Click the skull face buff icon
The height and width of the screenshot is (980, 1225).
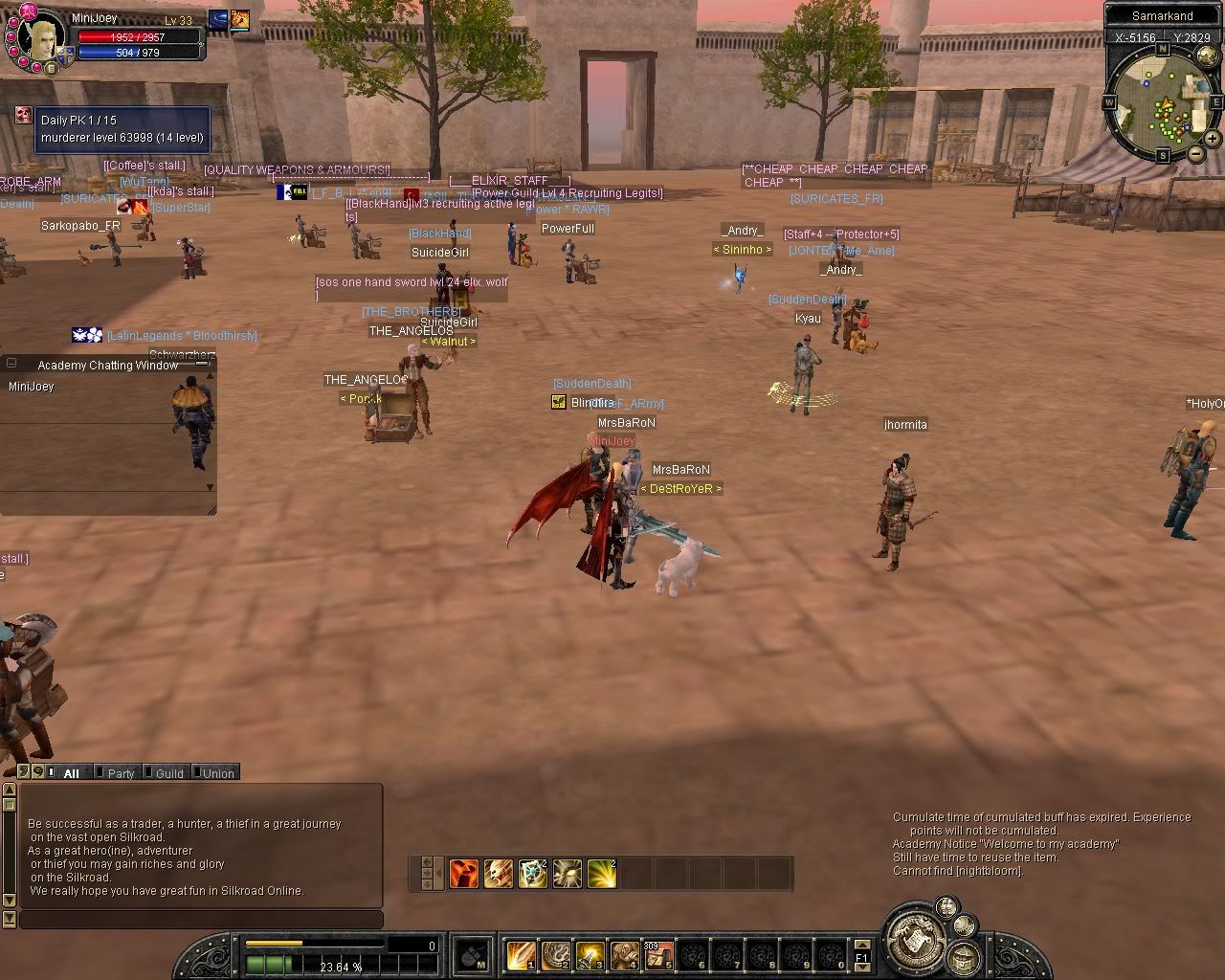(x=499, y=873)
